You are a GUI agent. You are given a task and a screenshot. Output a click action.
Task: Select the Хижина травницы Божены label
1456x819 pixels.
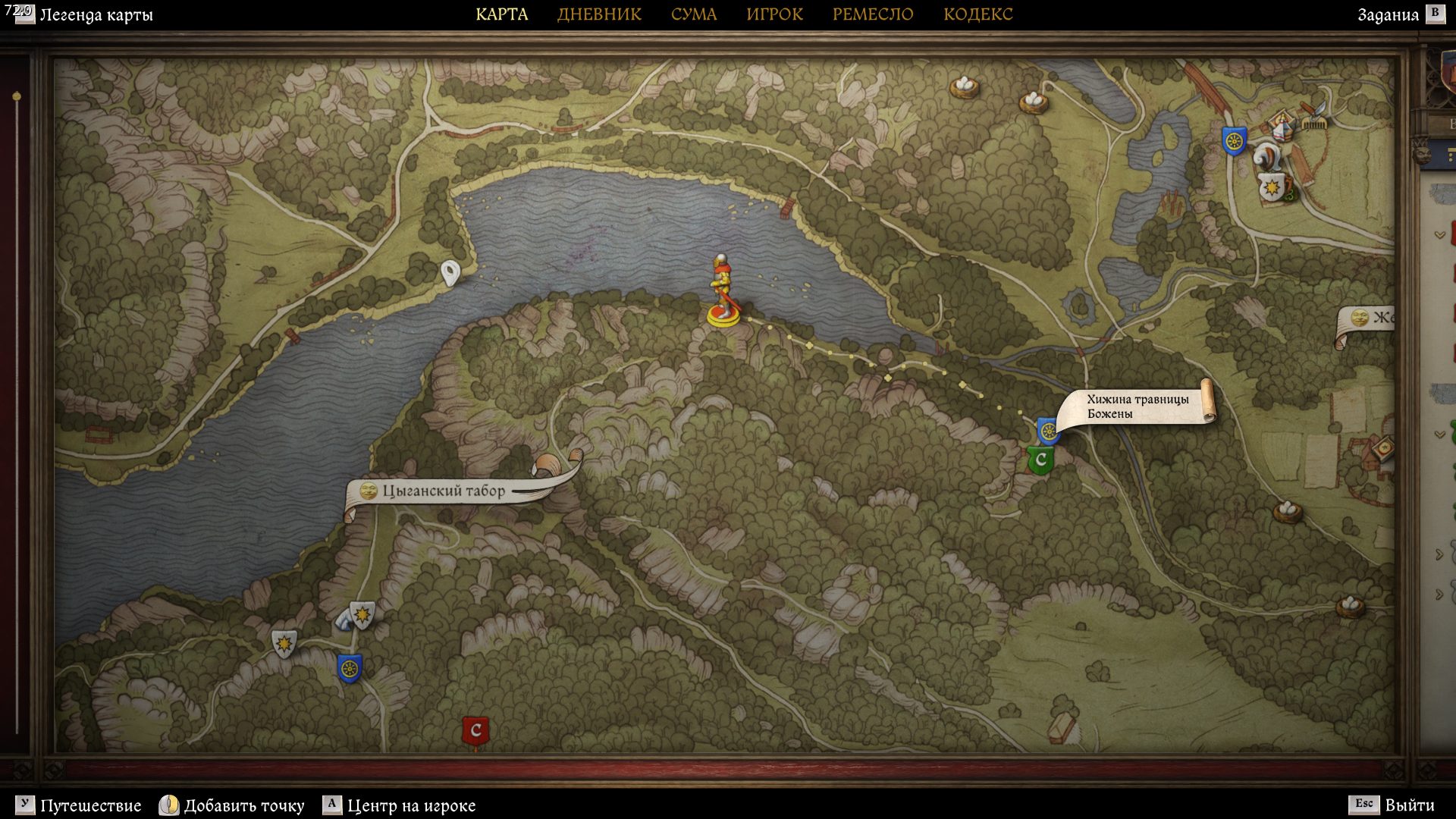click(x=1137, y=406)
